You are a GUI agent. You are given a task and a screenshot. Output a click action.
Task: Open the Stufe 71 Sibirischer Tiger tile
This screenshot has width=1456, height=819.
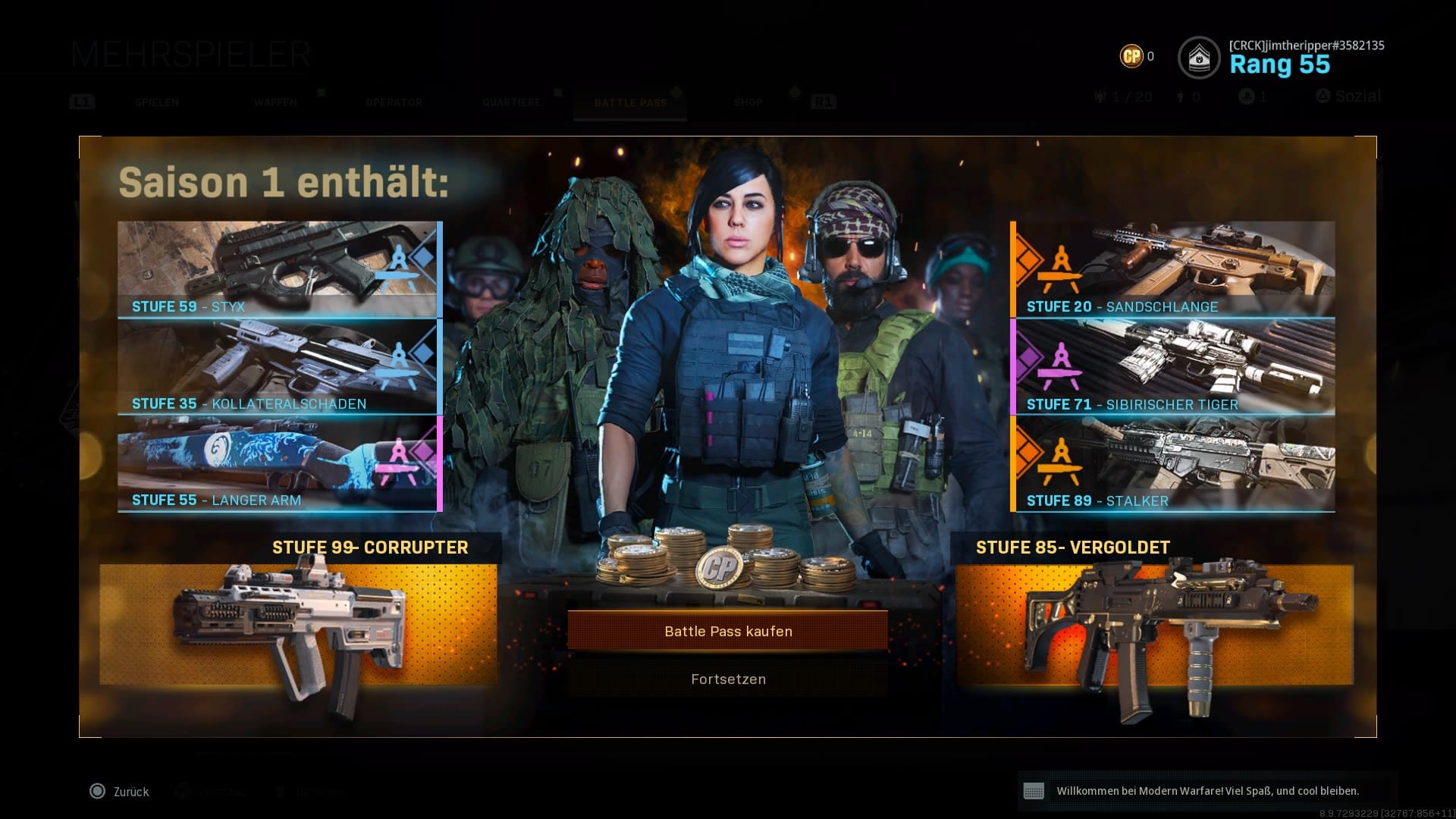coord(1173,366)
